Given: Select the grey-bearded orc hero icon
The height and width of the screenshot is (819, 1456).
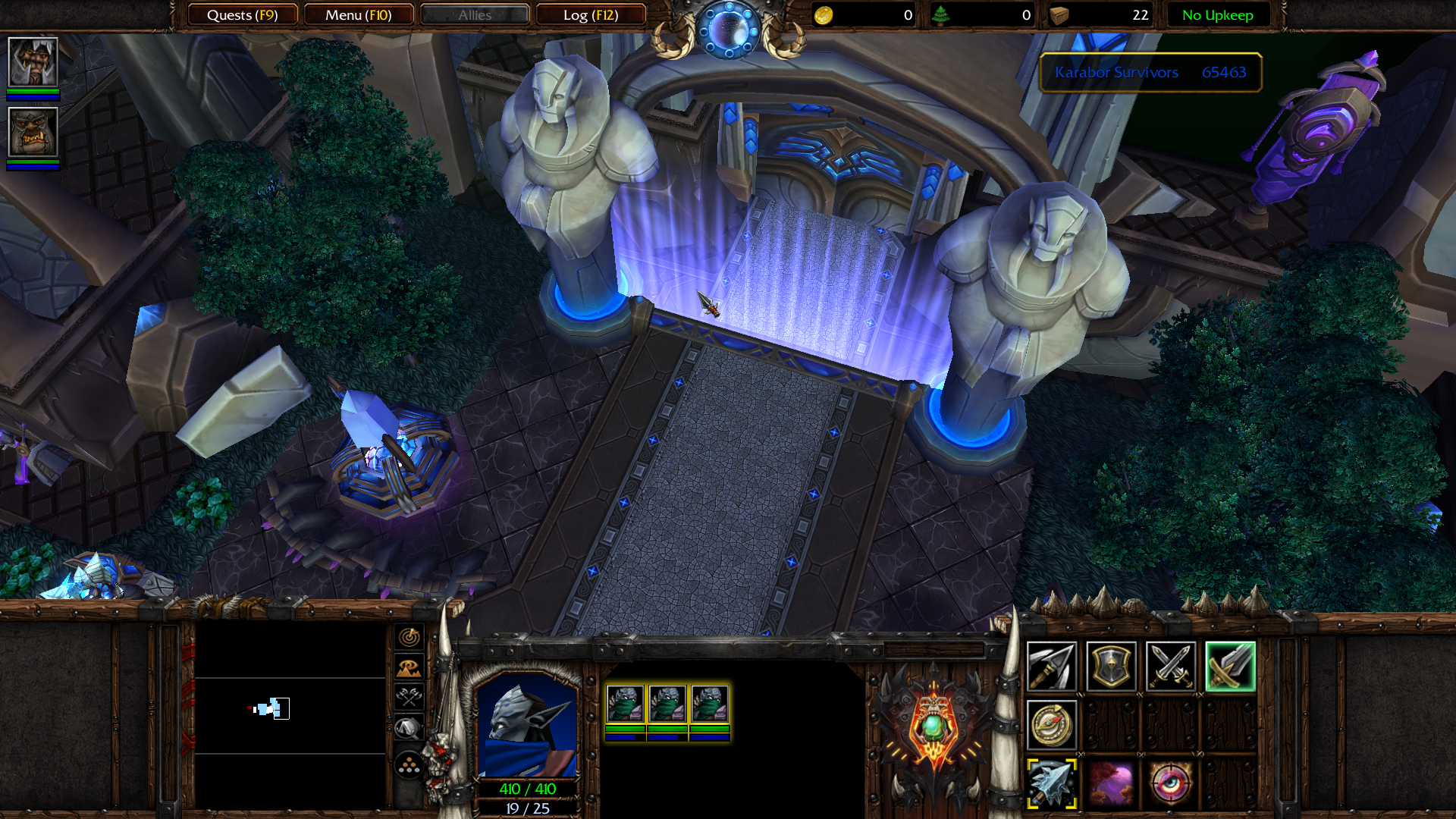Looking at the screenshot, I should [x=33, y=62].
